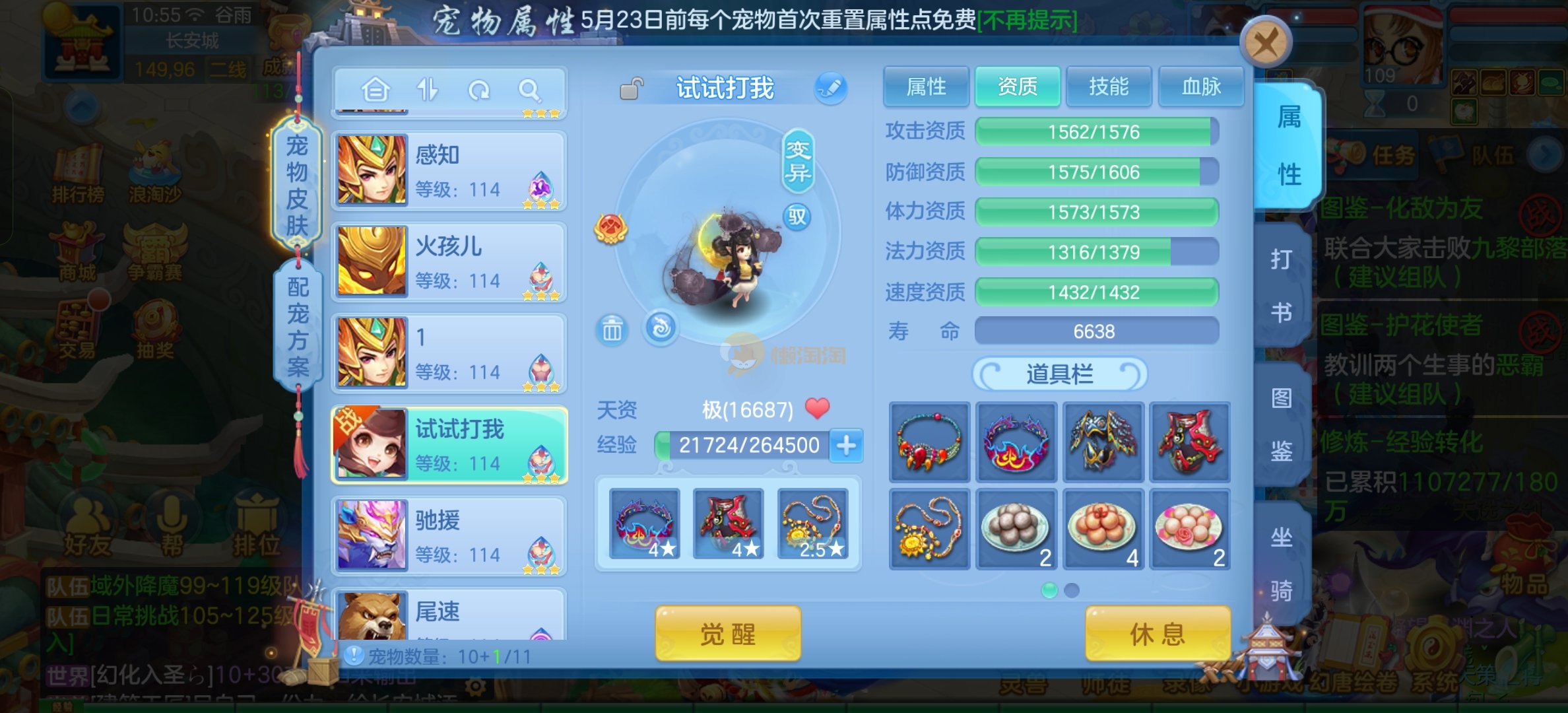Screen dimensions: 1568x713
Task: Open the 血脉 bloodline tab
Action: pos(1201,86)
